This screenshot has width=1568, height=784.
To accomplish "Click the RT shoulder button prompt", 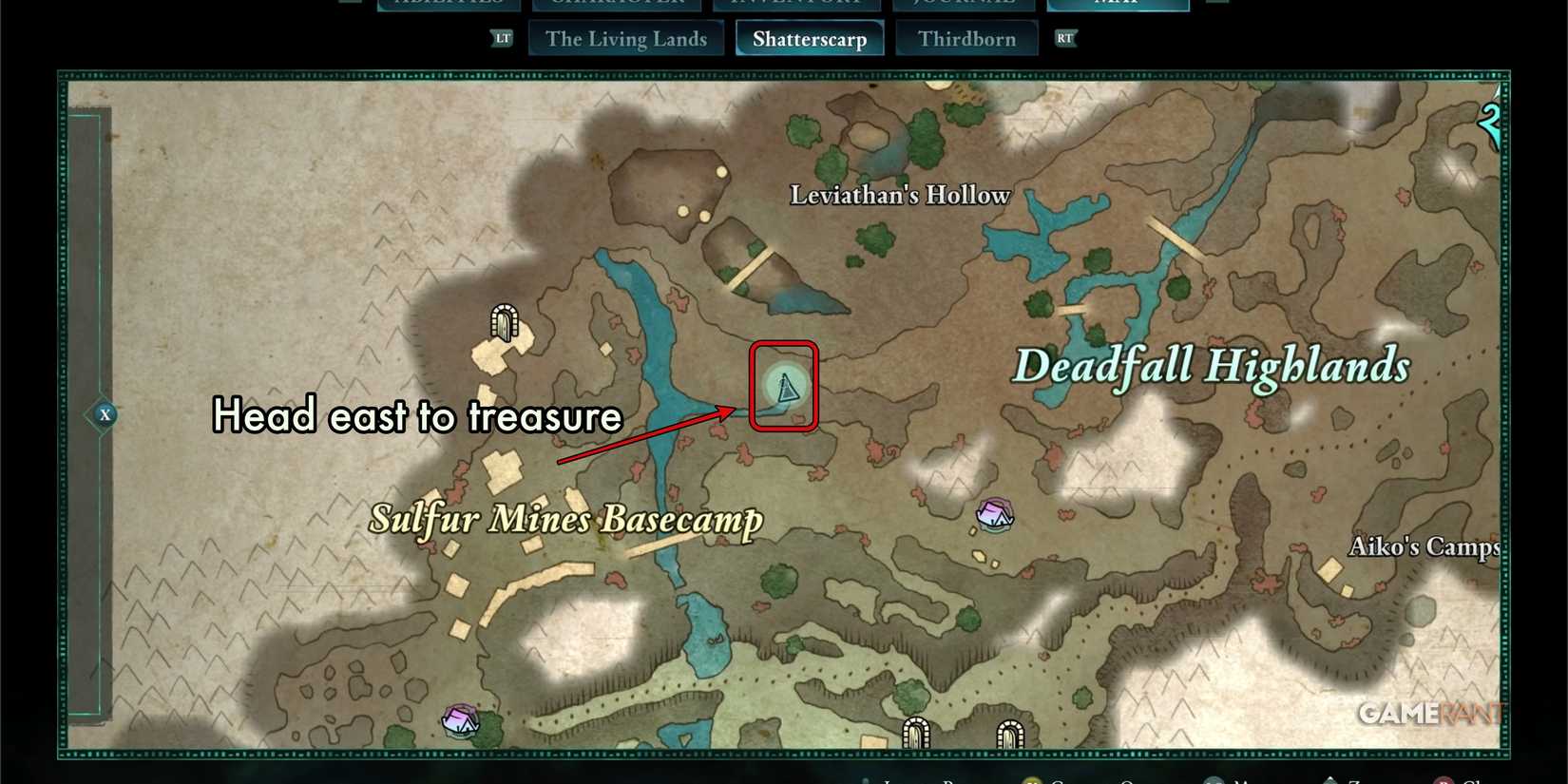I will click(x=1064, y=39).
